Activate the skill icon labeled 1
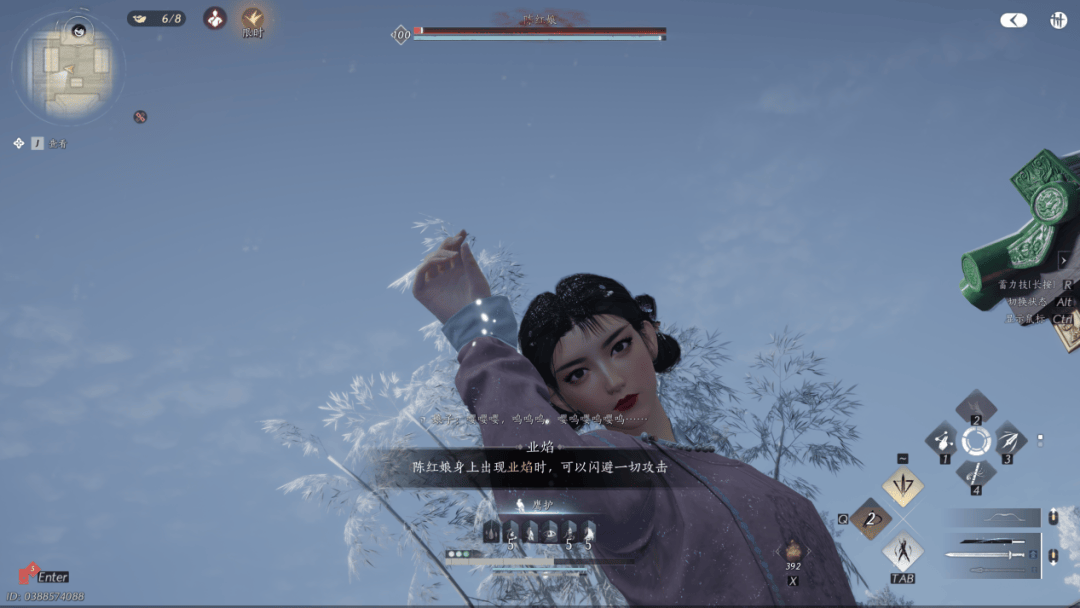The height and width of the screenshot is (608, 1080). (942, 440)
